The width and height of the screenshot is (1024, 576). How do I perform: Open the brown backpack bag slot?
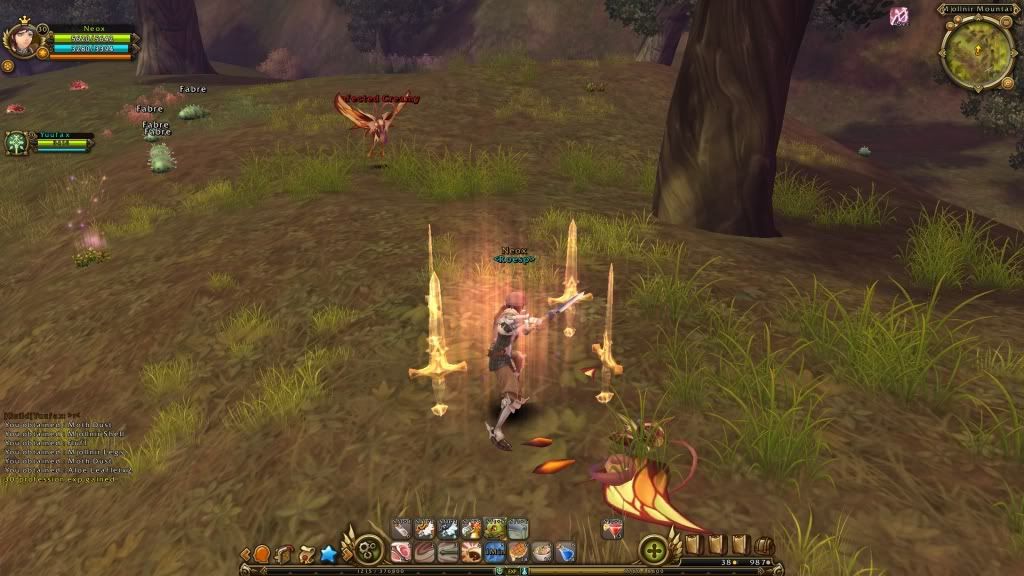pyautogui.click(x=764, y=545)
